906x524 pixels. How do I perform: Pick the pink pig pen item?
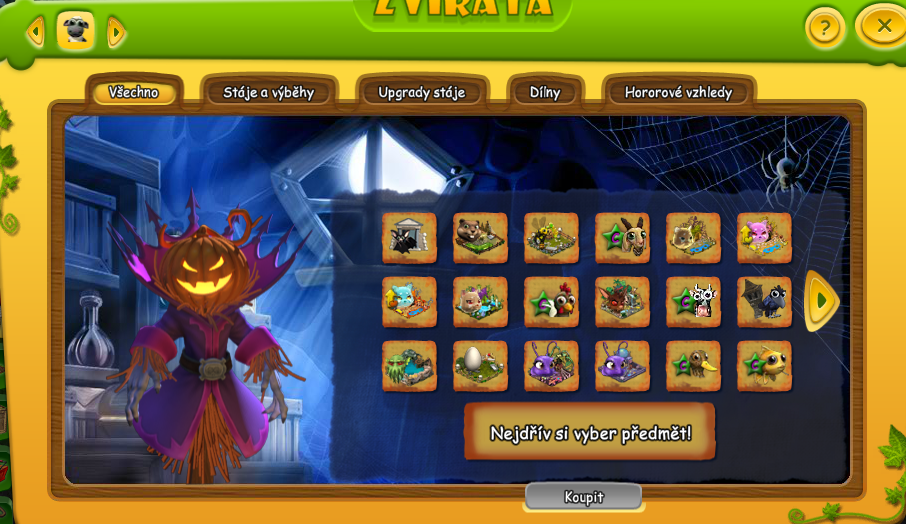pos(764,238)
